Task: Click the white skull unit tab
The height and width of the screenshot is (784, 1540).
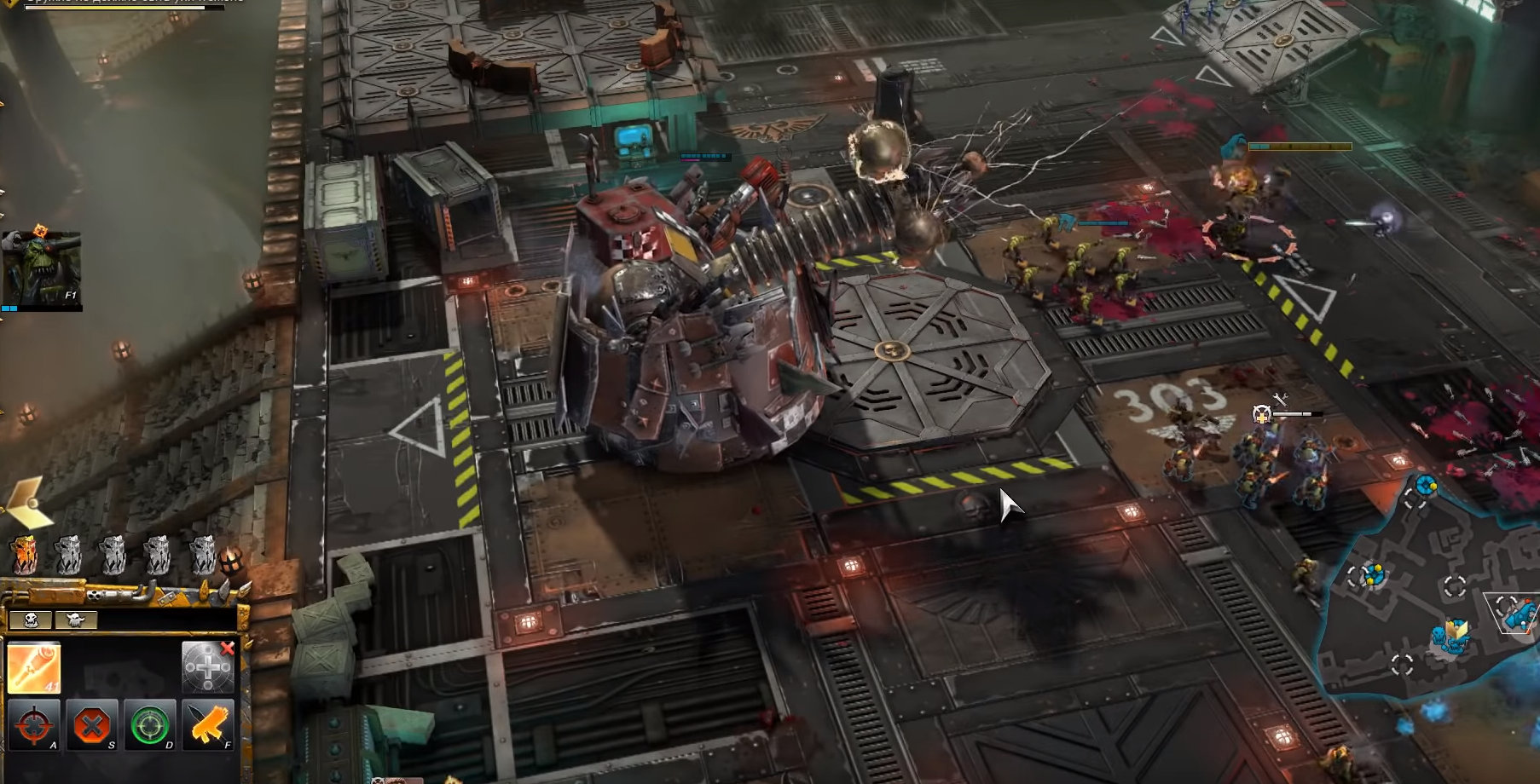Action: tap(31, 620)
